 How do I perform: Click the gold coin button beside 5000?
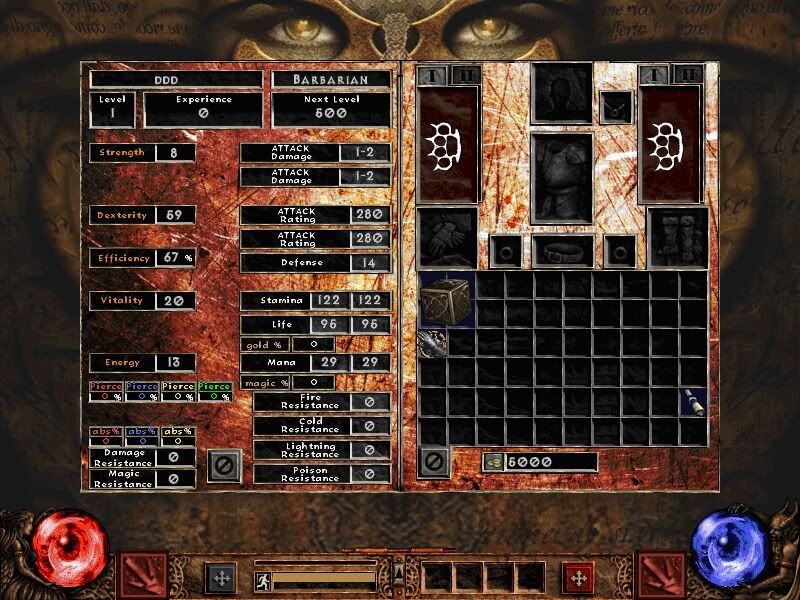[493, 462]
